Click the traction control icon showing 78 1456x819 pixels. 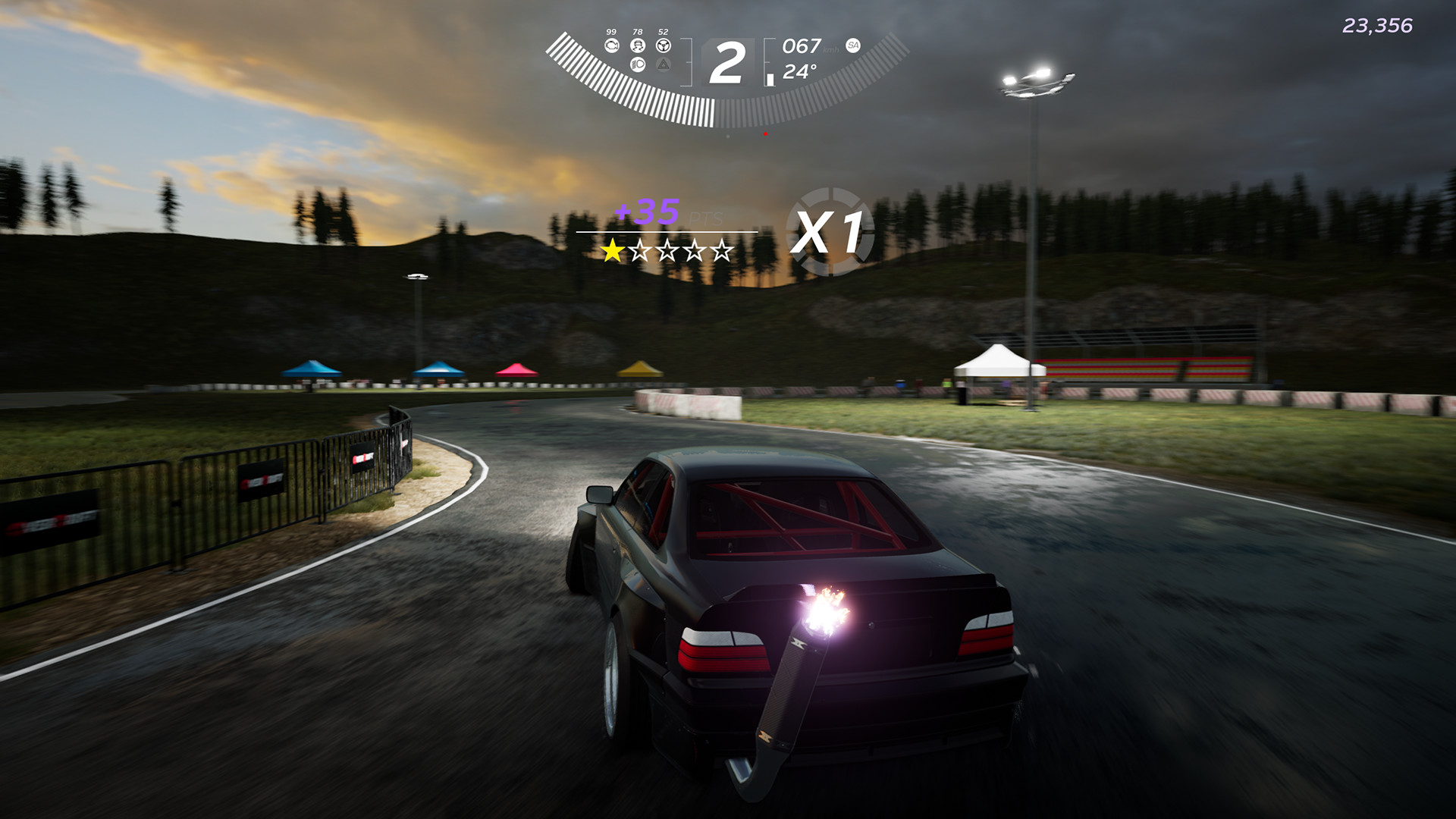point(637,45)
